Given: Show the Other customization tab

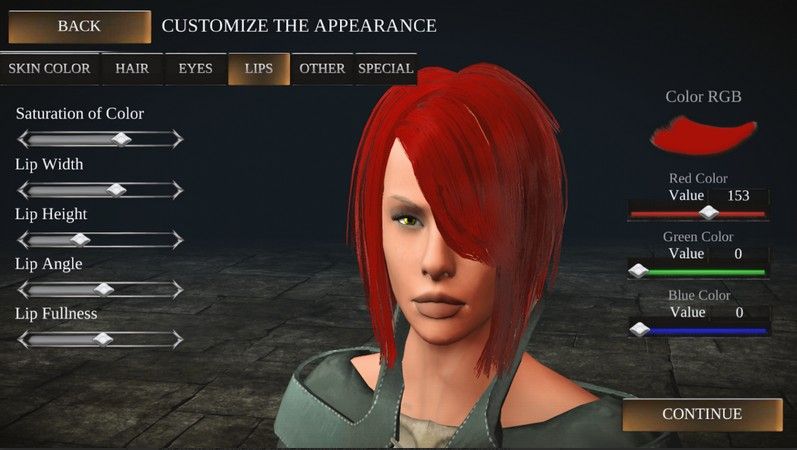Looking at the screenshot, I should point(322,69).
